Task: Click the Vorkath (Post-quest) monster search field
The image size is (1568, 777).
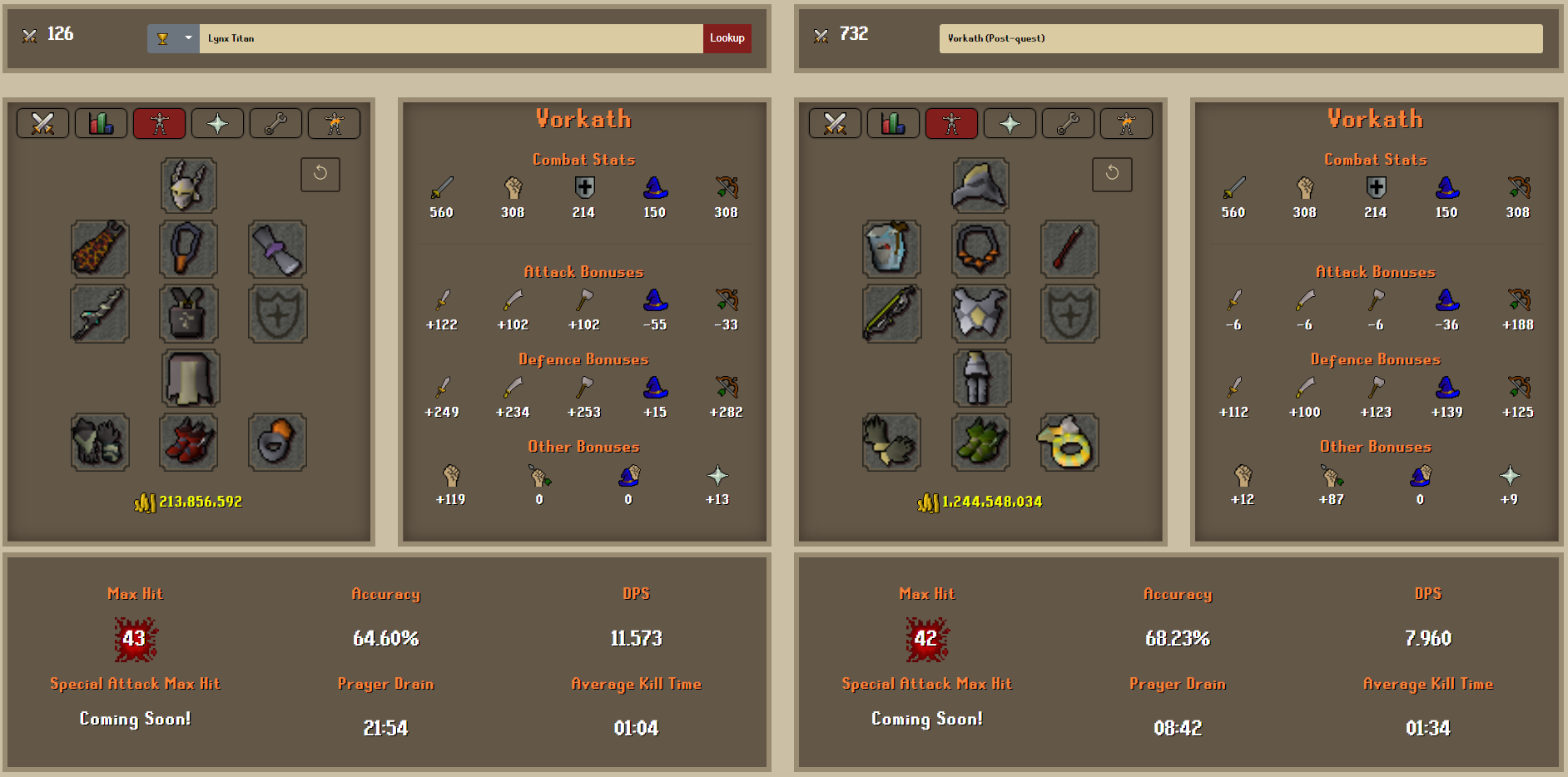Action: point(1240,37)
